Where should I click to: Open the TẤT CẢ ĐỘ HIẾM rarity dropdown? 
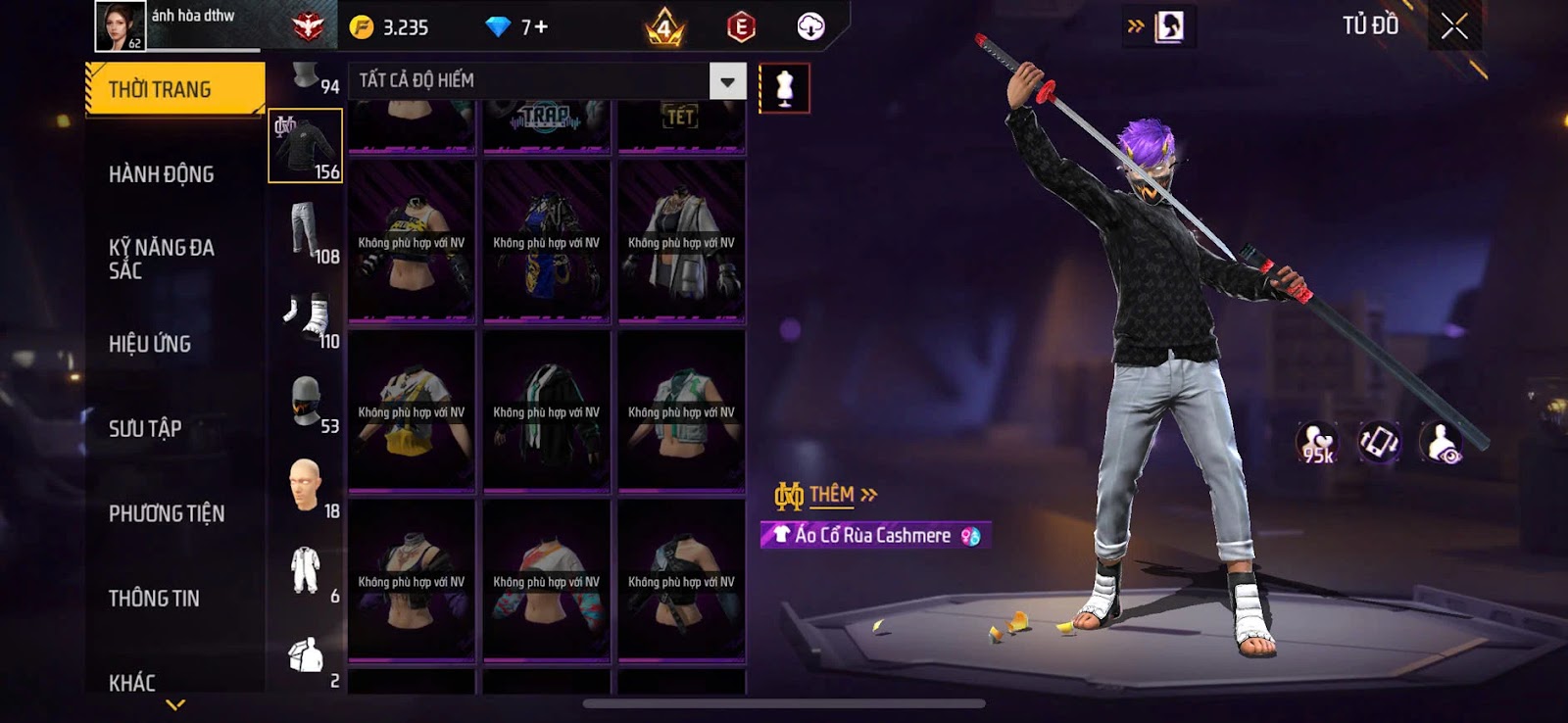click(727, 81)
